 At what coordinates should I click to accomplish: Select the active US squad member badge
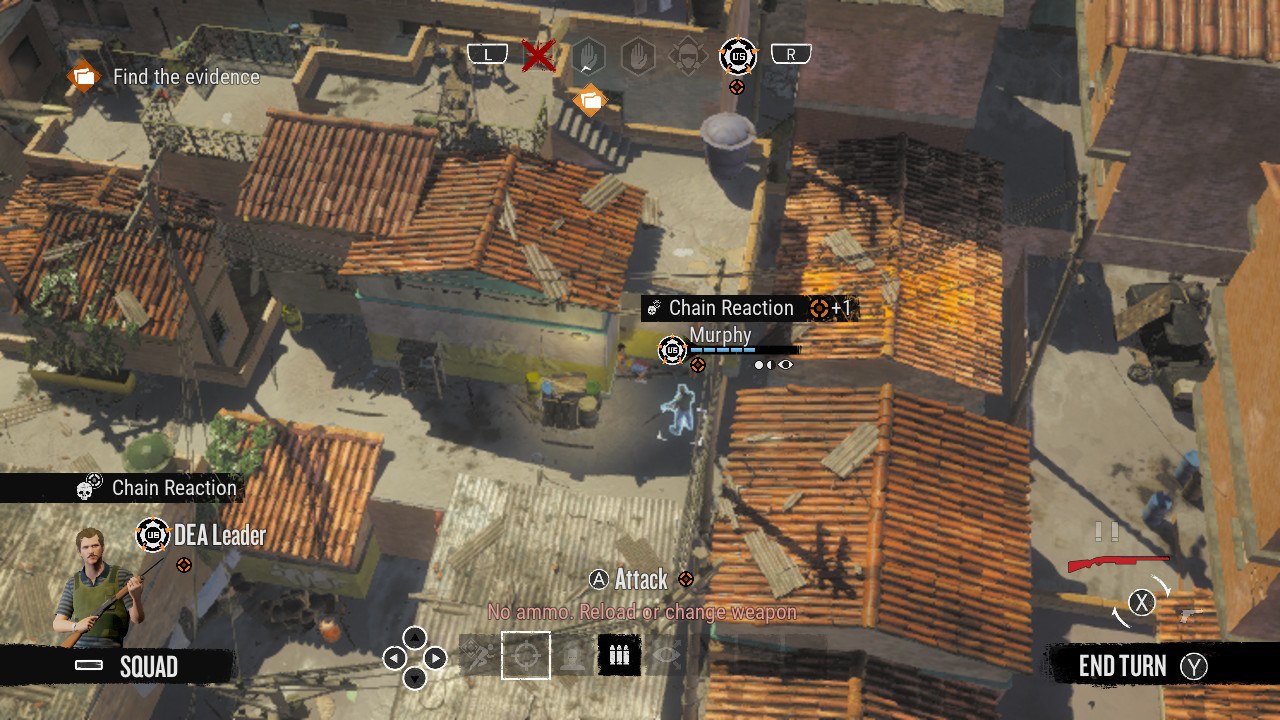(738, 55)
